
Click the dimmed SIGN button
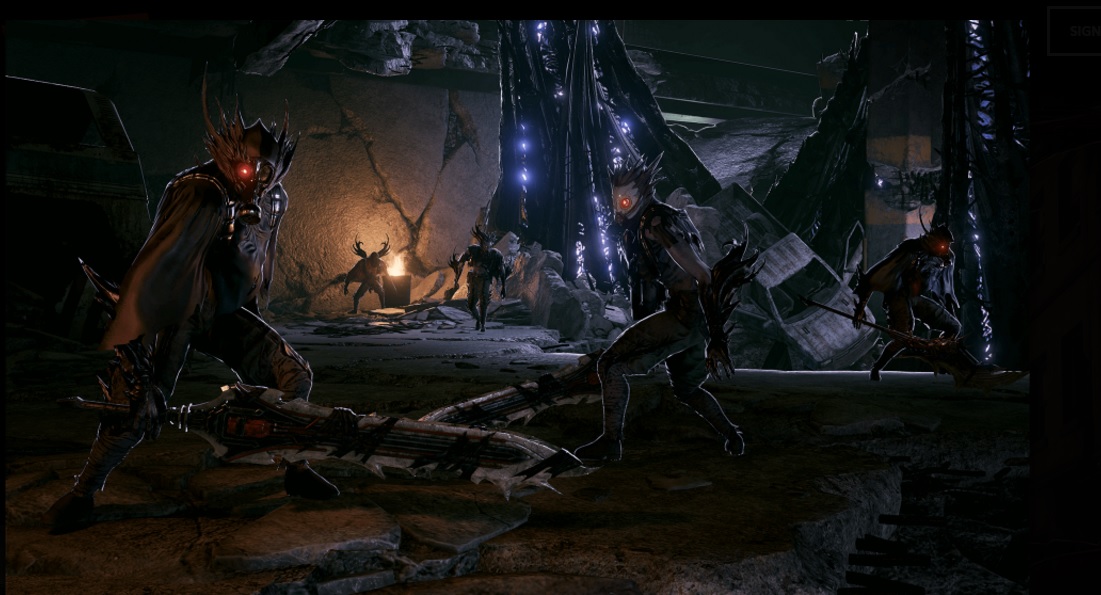pyautogui.click(x=1078, y=31)
